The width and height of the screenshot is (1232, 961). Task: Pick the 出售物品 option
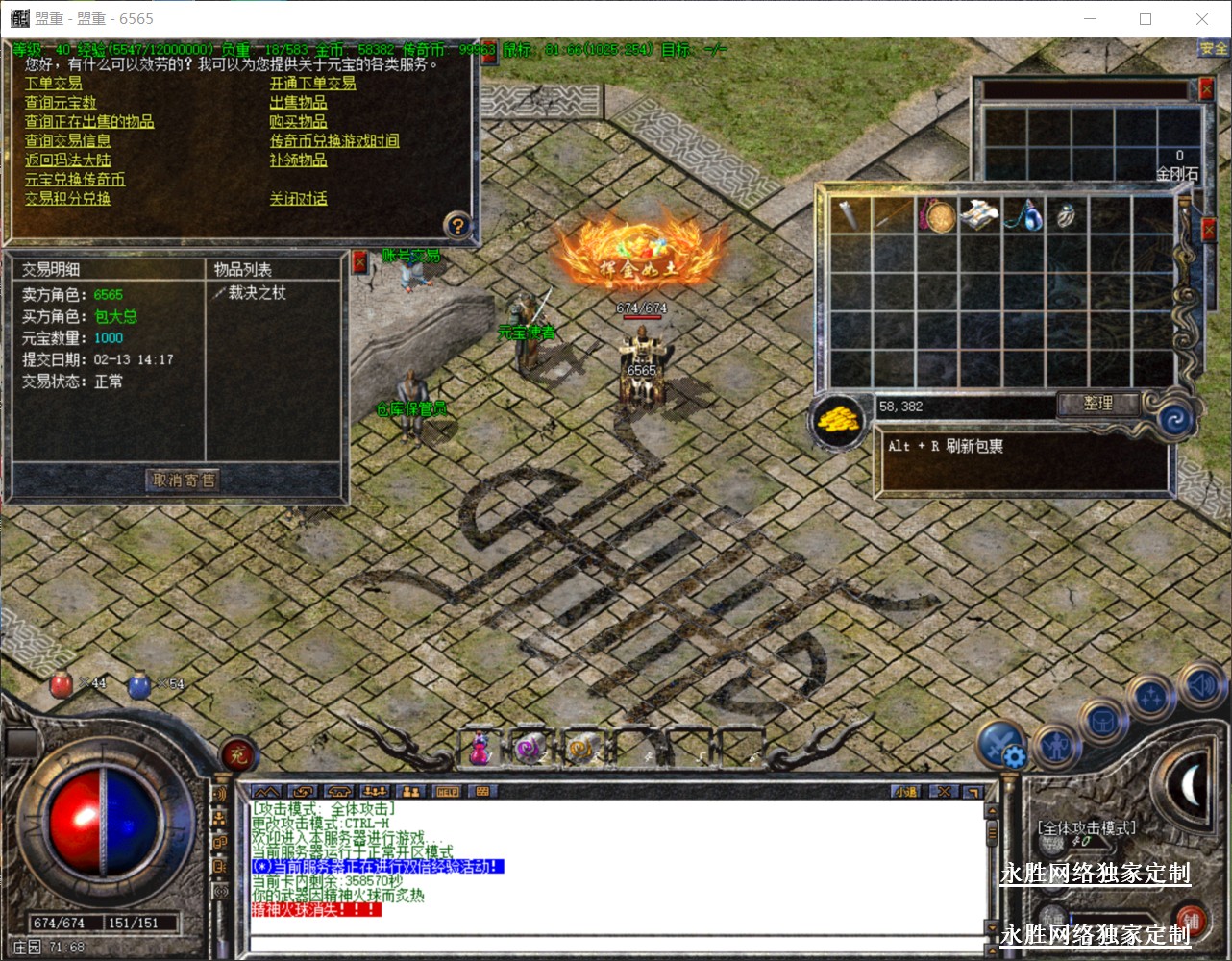tap(298, 103)
